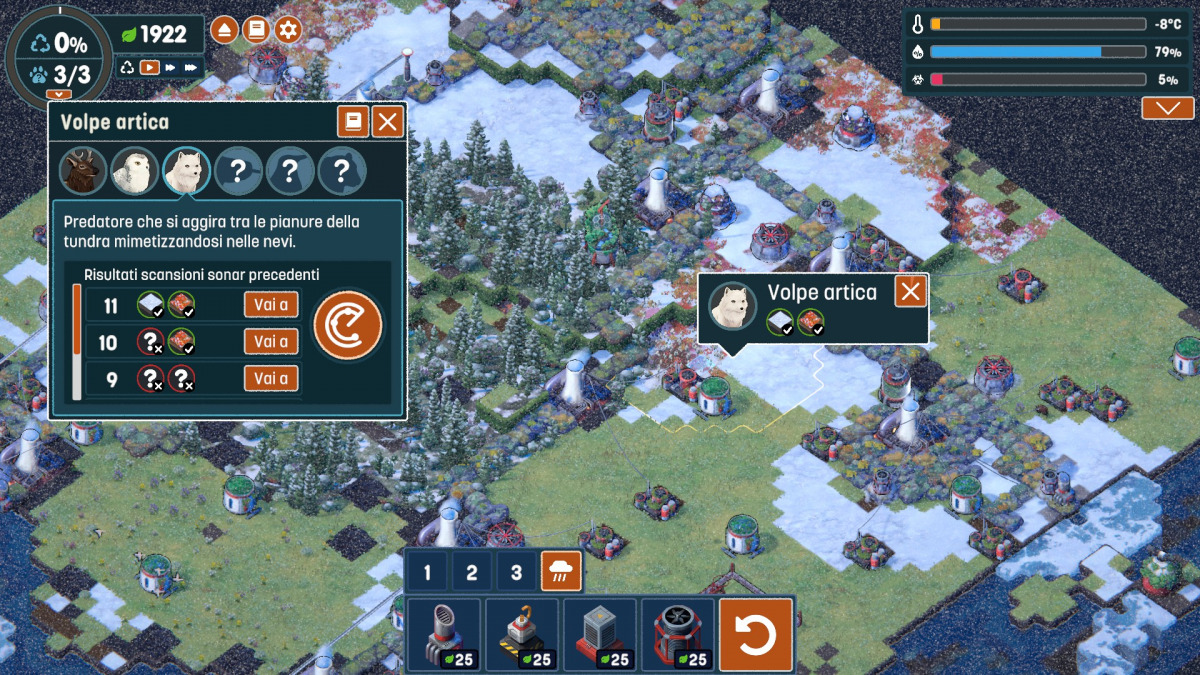Switch to building tab 2
The image size is (1200, 675).
[x=472, y=573]
